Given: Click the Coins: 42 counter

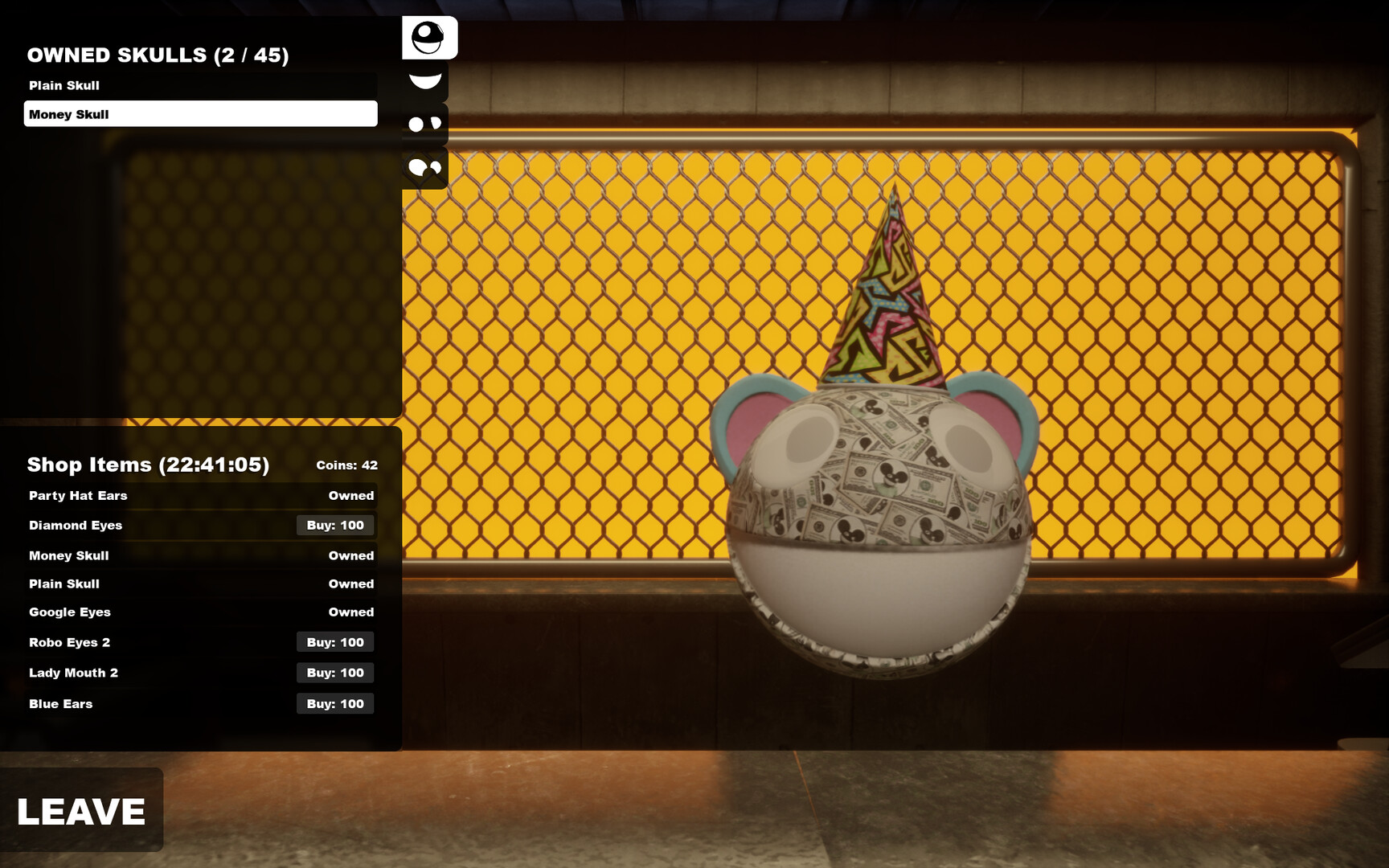Looking at the screenshot, I should 346,465.
